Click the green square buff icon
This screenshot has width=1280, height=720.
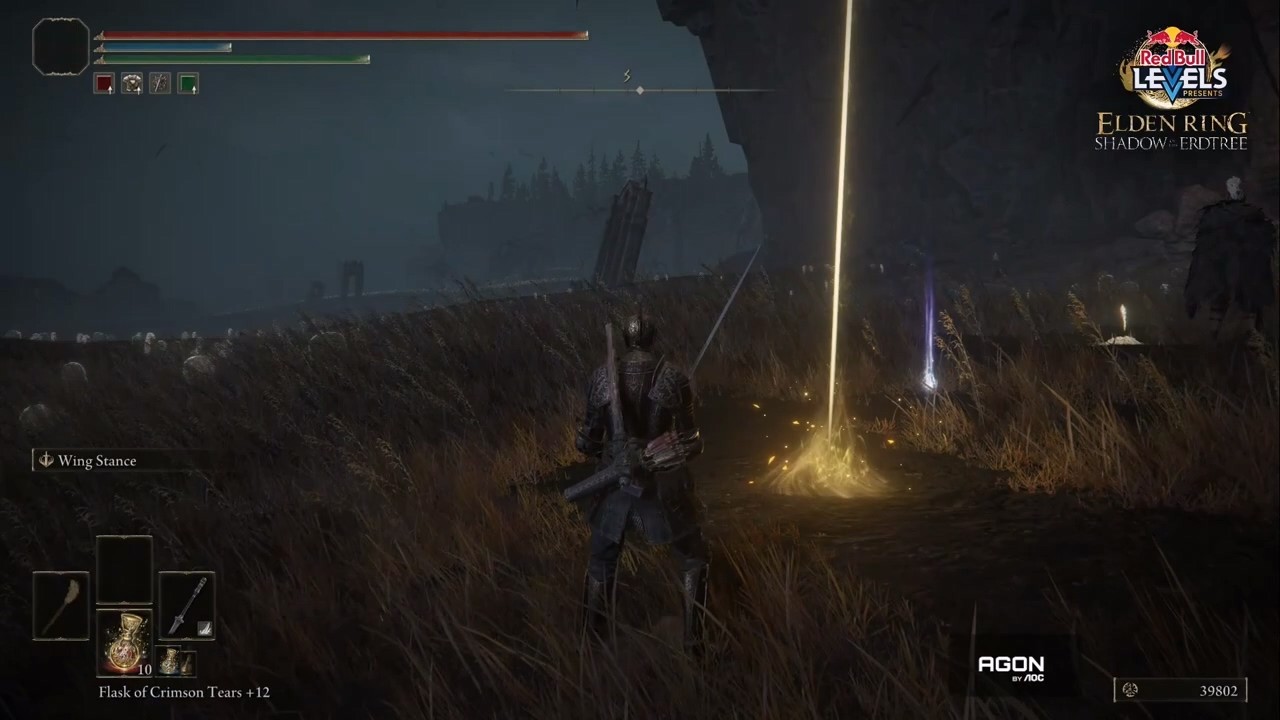click(188, 84)
